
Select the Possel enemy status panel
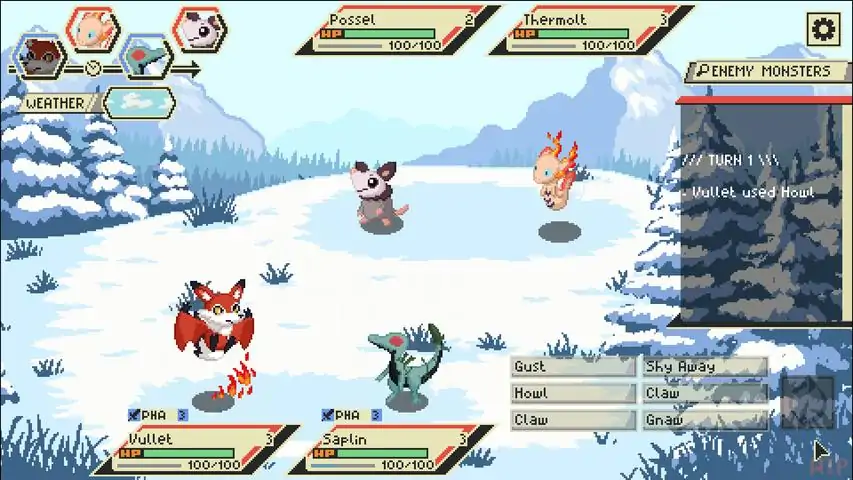395,31
